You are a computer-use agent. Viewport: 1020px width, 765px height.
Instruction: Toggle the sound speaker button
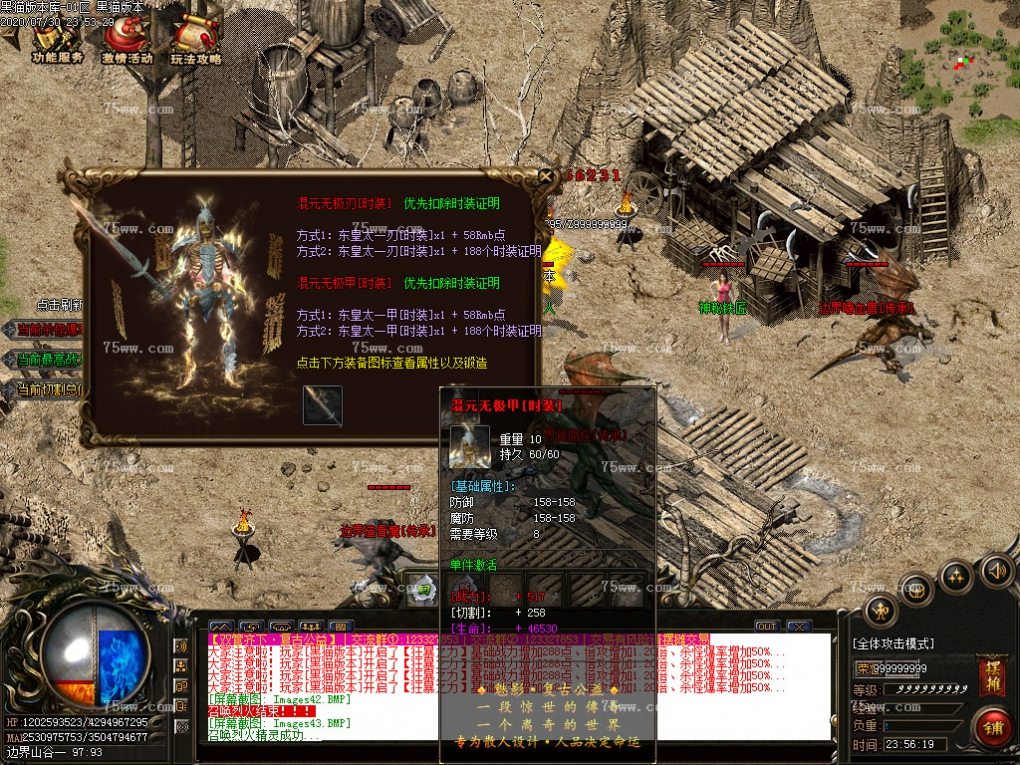click(996, 571)
